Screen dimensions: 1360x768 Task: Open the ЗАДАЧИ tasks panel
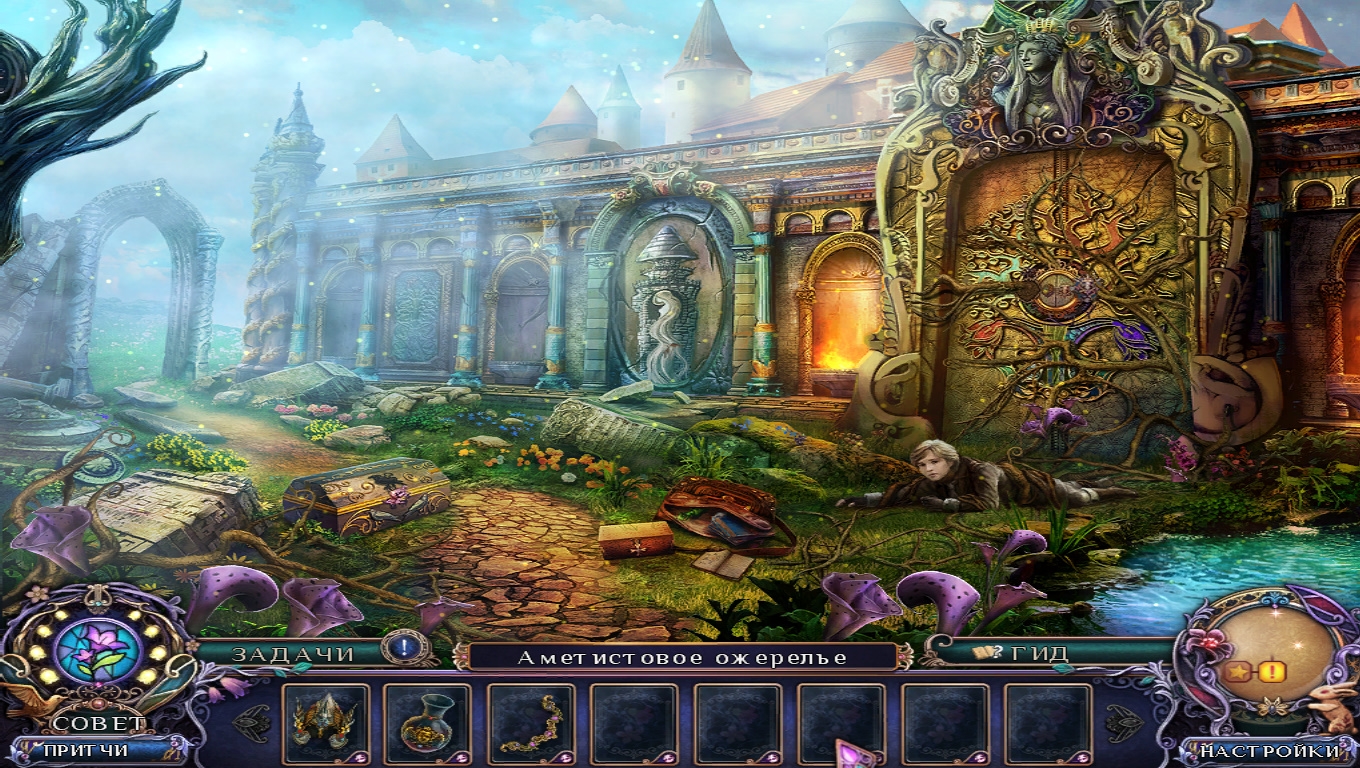click(294, 654)
